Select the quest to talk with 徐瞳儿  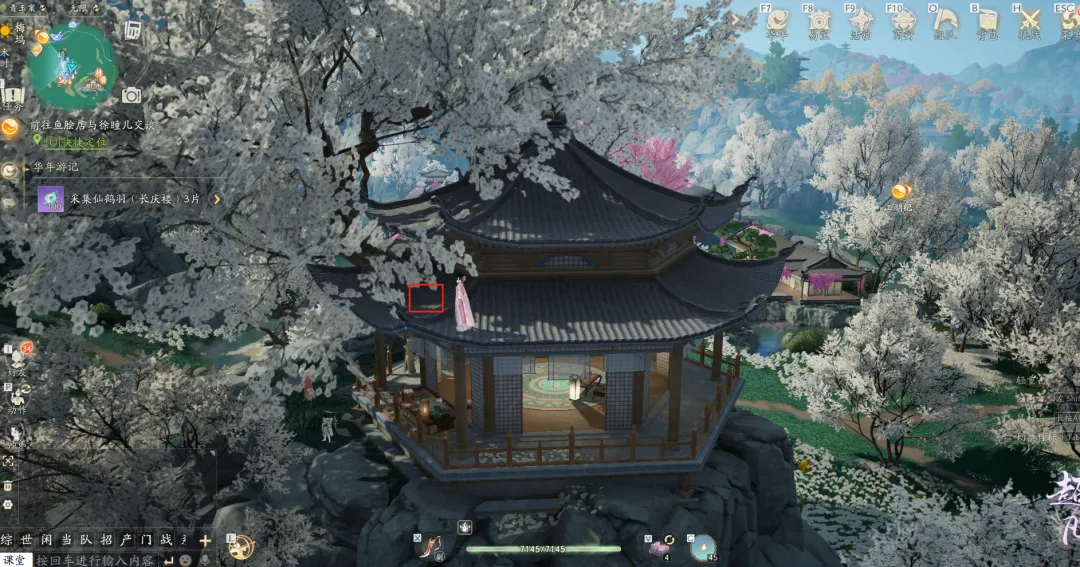(93, 125)
